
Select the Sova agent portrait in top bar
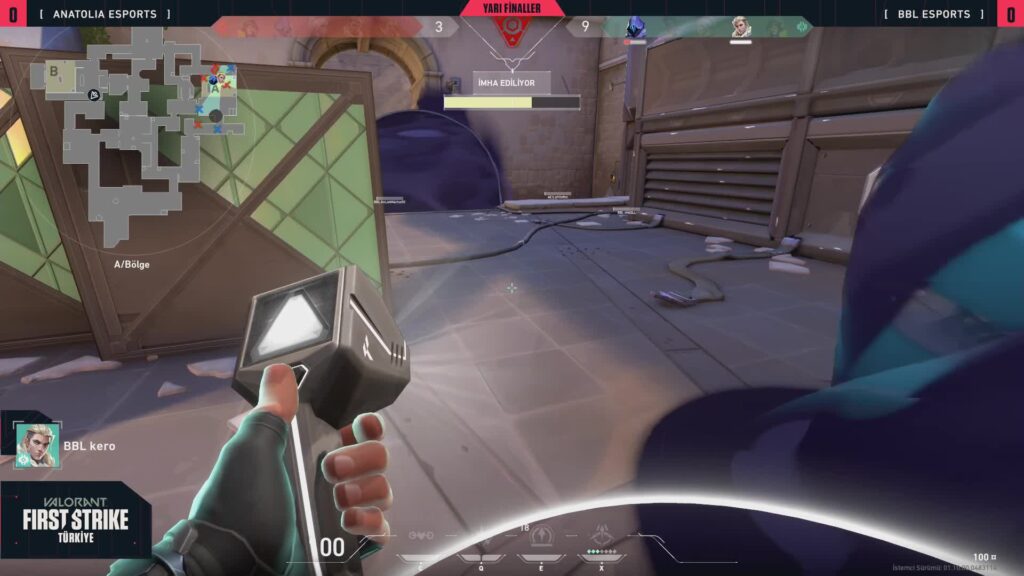(740, 27)
